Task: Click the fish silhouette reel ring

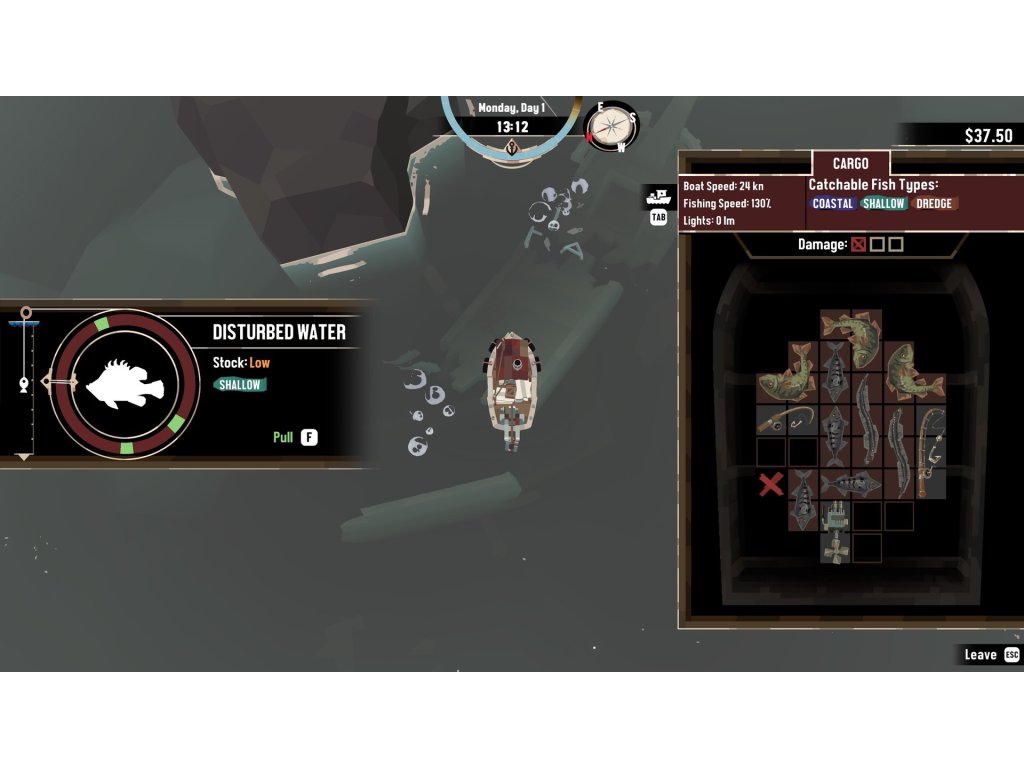Action: click(125, 382)
